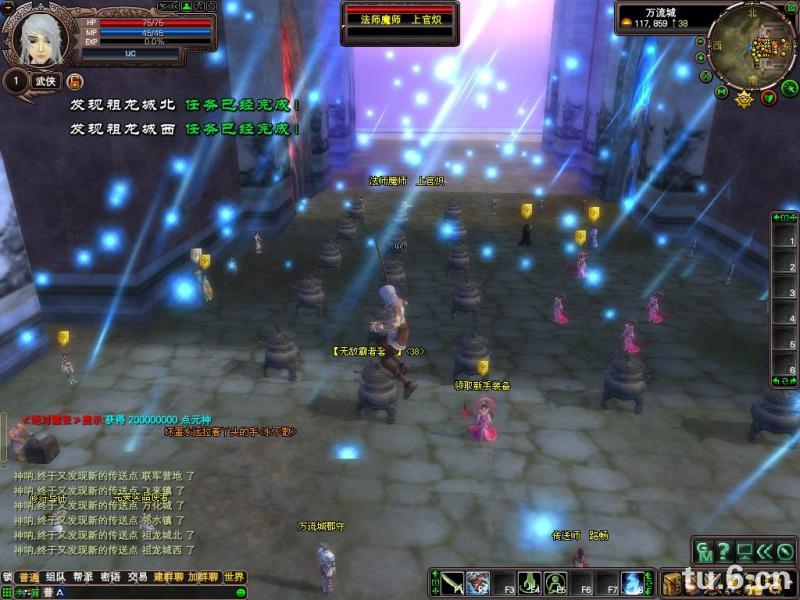Use the blue flame skill in the F8 slot
Viewport: 800px width, 600px height.
click(x=632, y=582)
